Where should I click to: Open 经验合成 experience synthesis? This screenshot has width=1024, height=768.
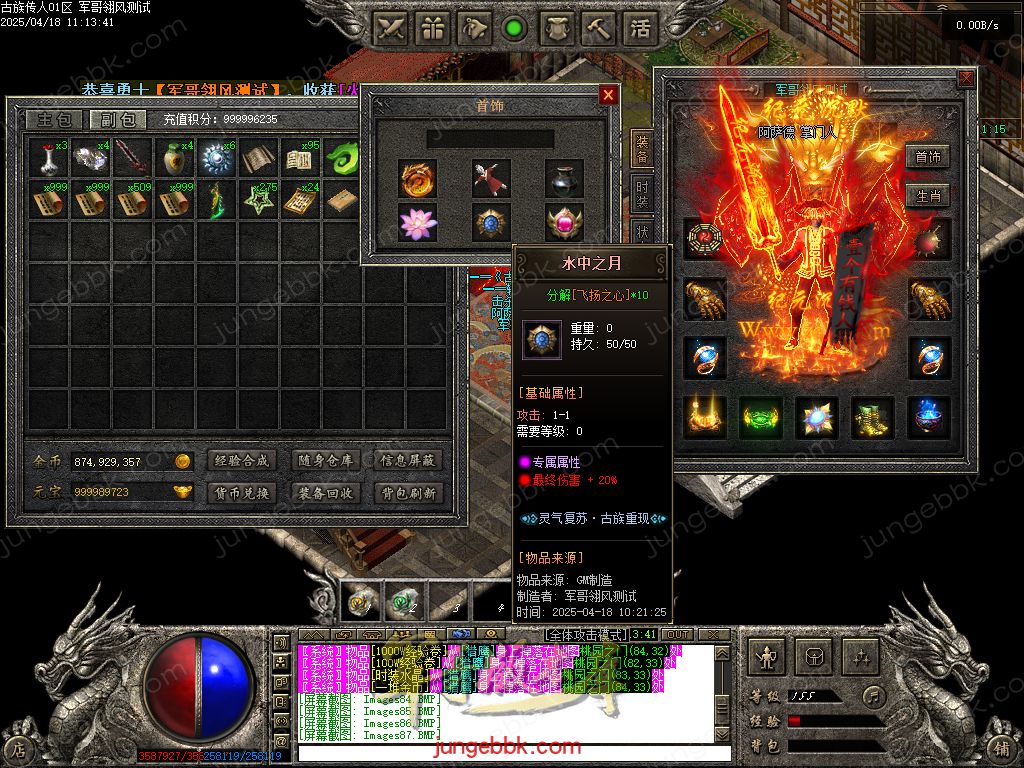241,461
